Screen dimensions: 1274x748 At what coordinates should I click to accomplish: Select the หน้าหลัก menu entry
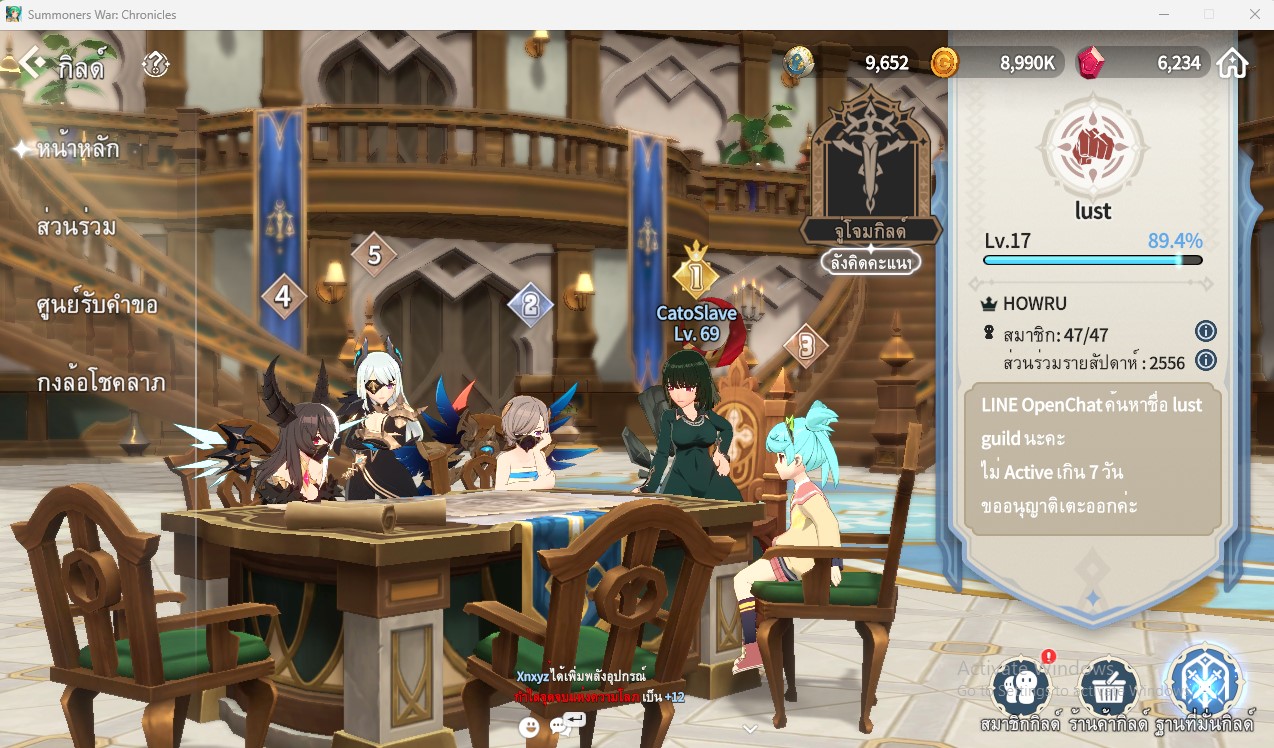point(77,150)
